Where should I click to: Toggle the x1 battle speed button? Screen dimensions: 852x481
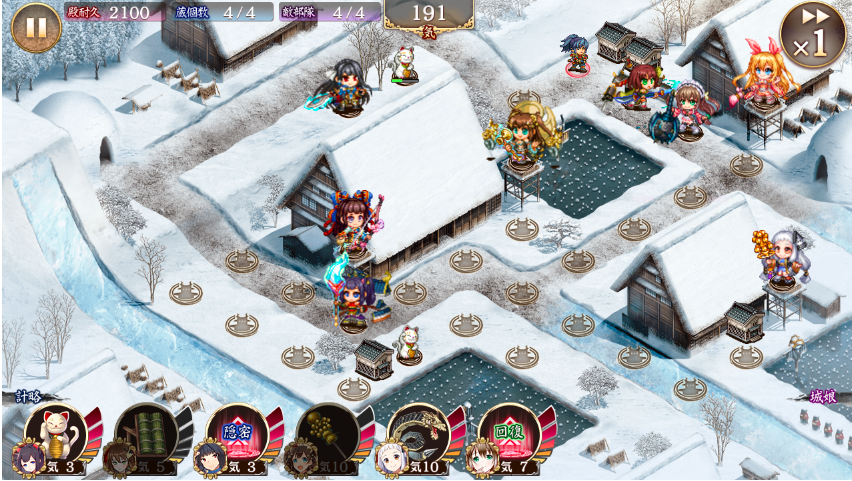812,34
